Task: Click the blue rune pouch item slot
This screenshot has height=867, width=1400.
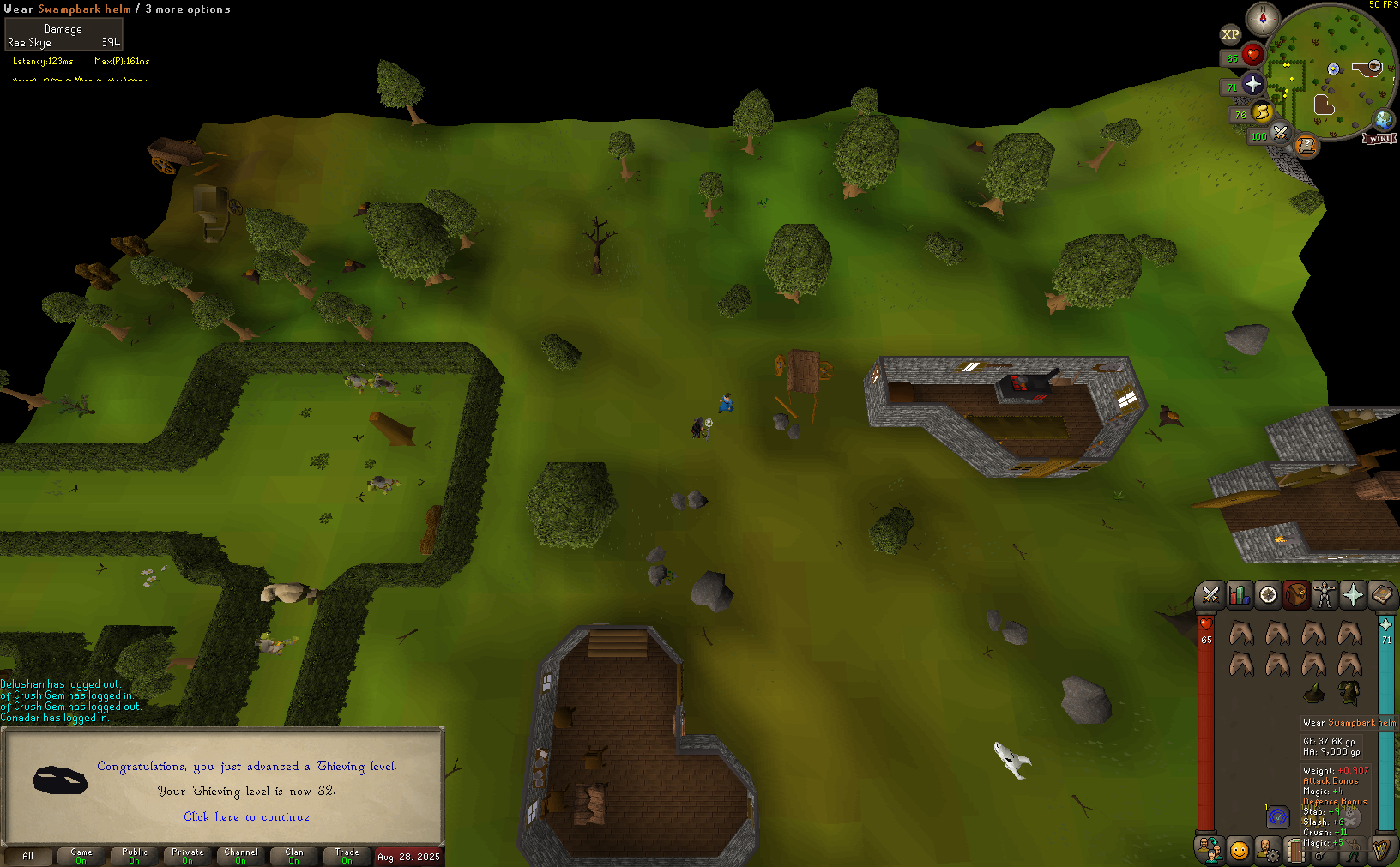Action: pos(1277,817)
